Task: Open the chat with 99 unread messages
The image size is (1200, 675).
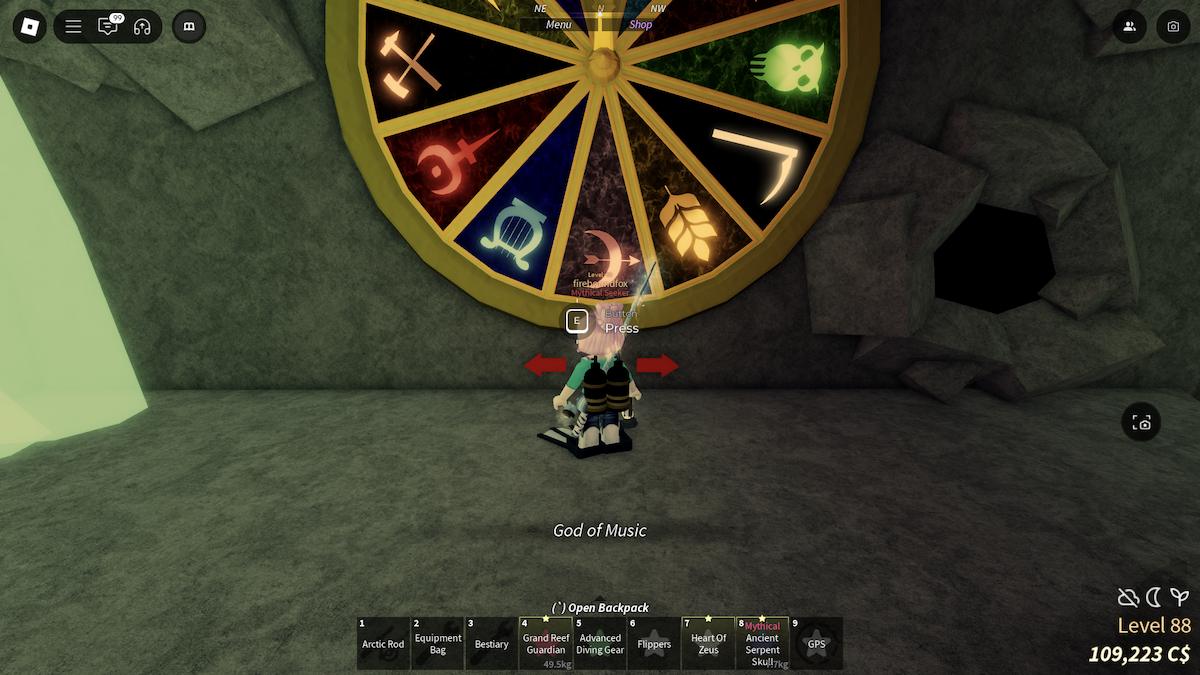Action: [107, 27]
